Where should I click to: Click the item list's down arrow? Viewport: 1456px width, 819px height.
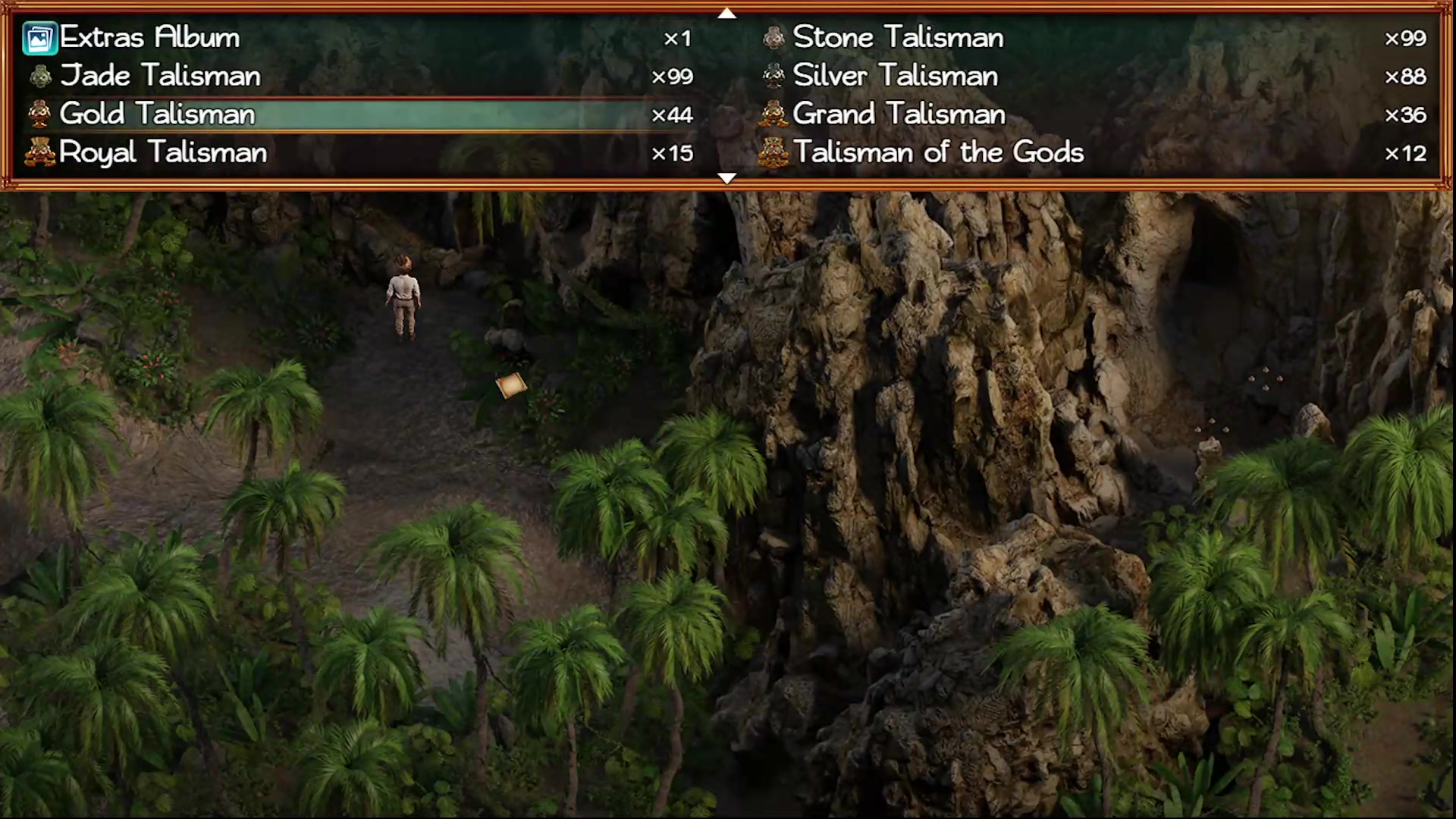726,179
